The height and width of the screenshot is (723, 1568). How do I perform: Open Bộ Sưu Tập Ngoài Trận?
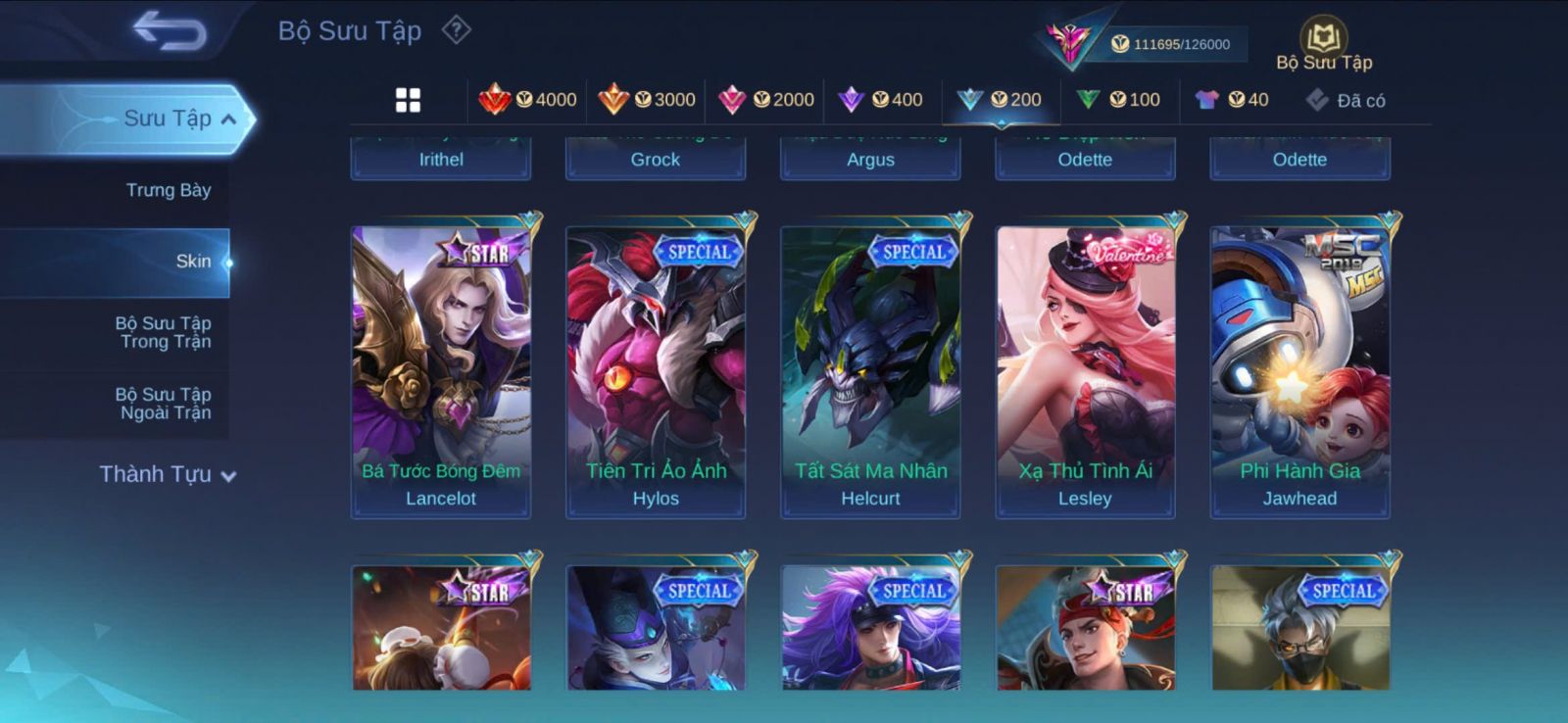[x=165, y=404]
